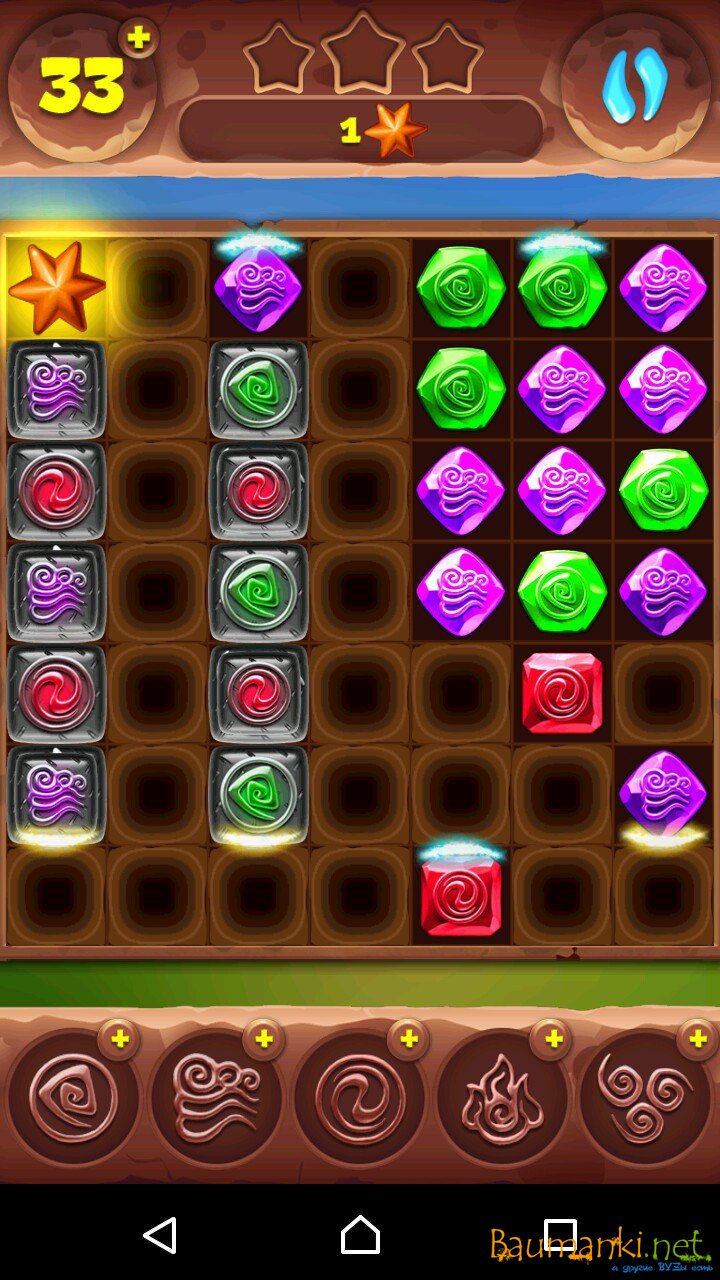Open the pause menu with the blue drops button
Screen dimensions: 720x1280
635,87
